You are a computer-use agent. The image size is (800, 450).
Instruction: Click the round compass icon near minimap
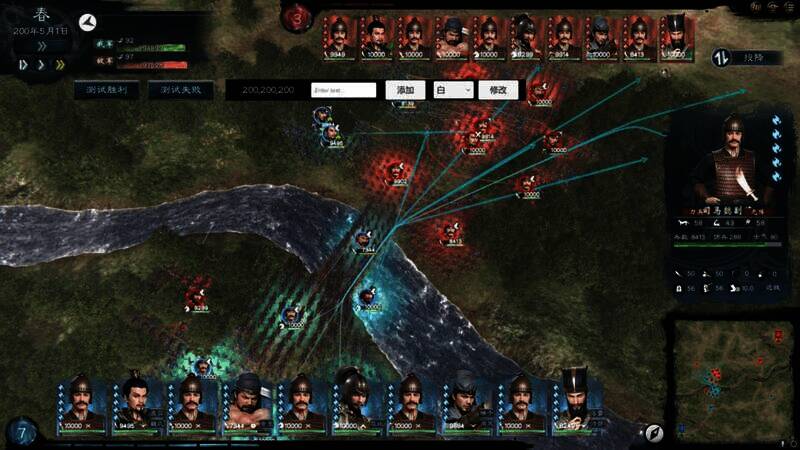pos(654,432)
